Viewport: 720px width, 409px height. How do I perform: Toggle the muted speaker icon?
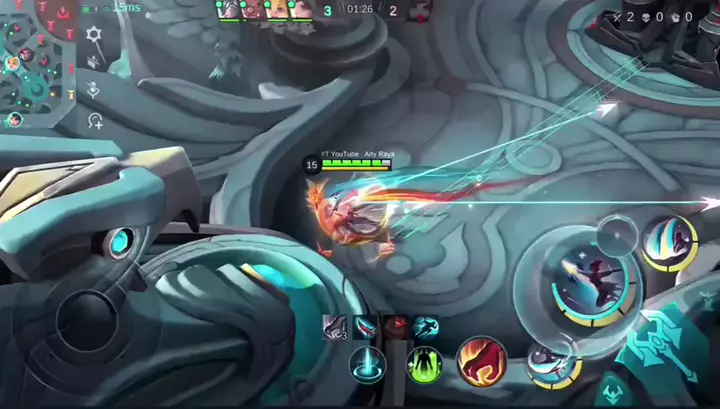pyautogui.click(x=94, y=62)
